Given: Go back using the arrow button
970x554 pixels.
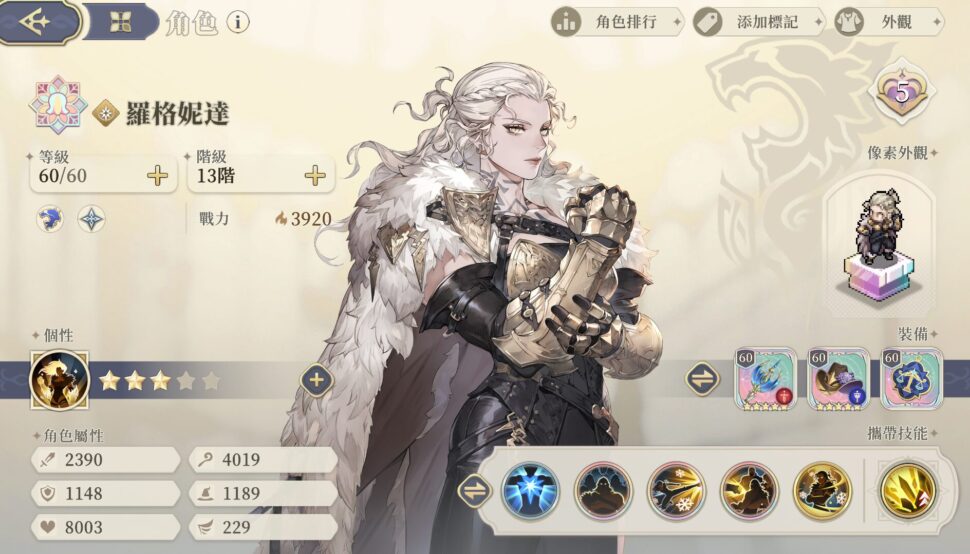Looking at the screenshot, I should pos(40,21).
